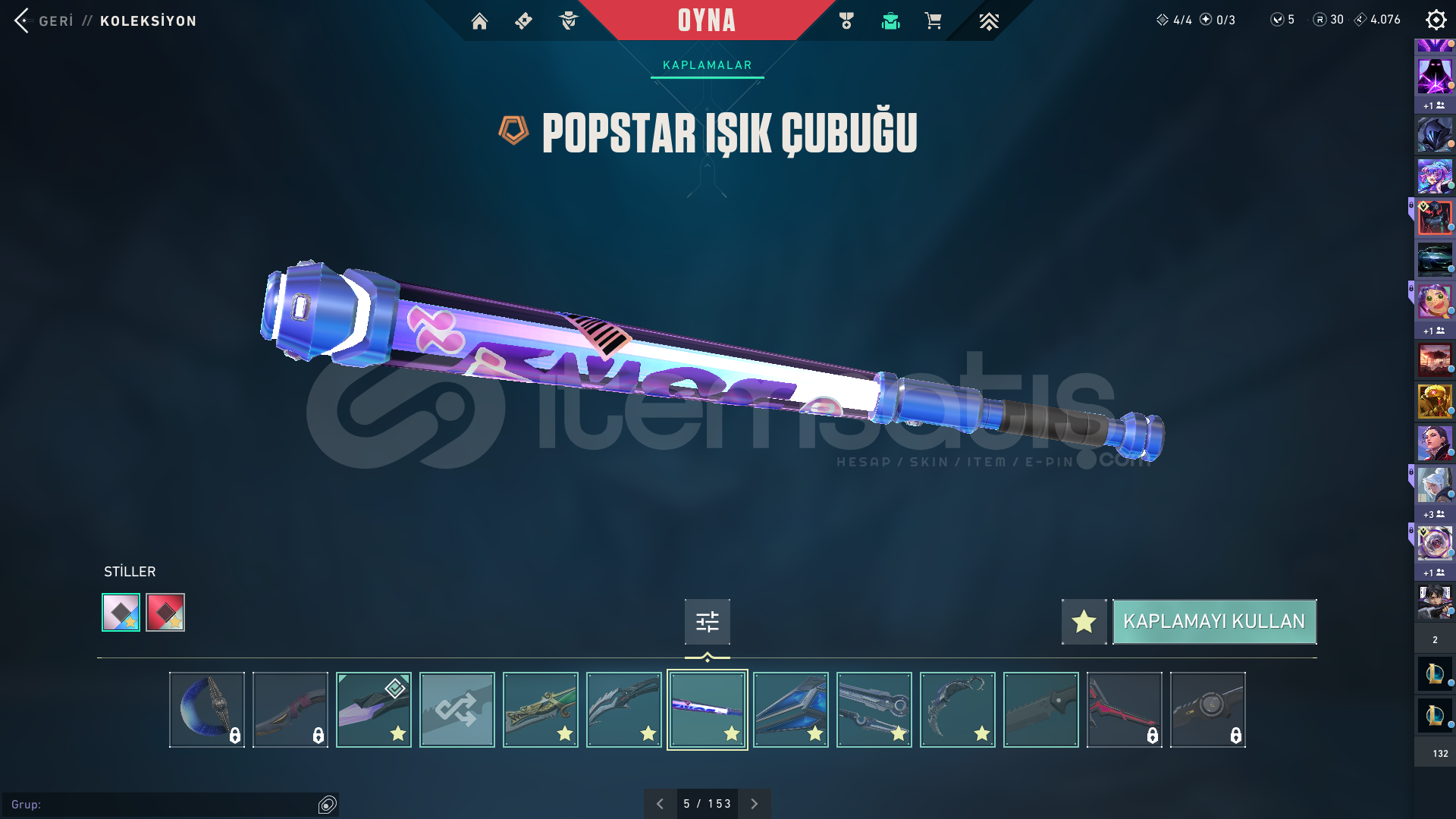Open the filter sliders button
Viewport: 1456px width, 819px height.
coord(707,622)
